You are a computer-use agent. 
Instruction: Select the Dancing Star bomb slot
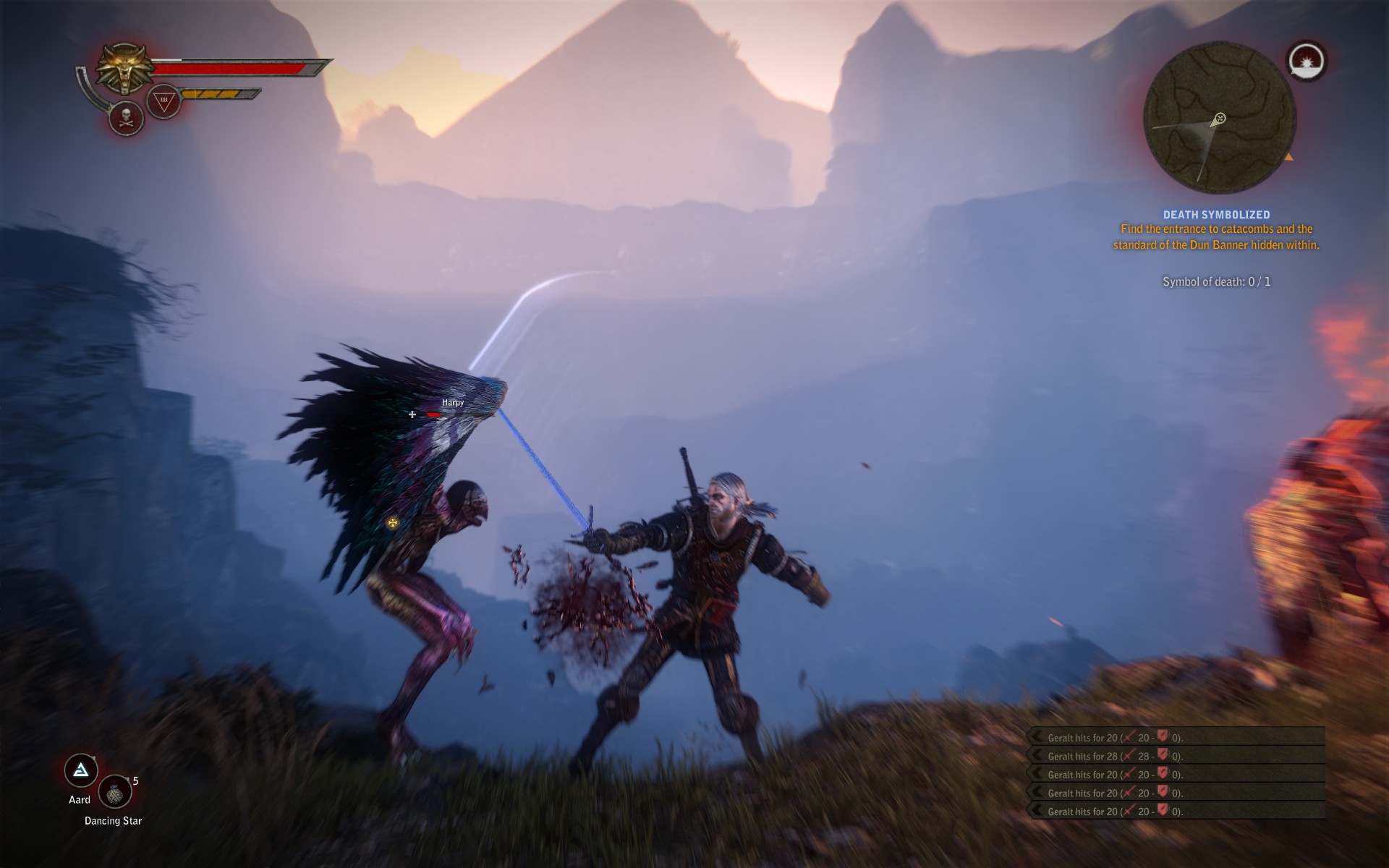point(114,792)
